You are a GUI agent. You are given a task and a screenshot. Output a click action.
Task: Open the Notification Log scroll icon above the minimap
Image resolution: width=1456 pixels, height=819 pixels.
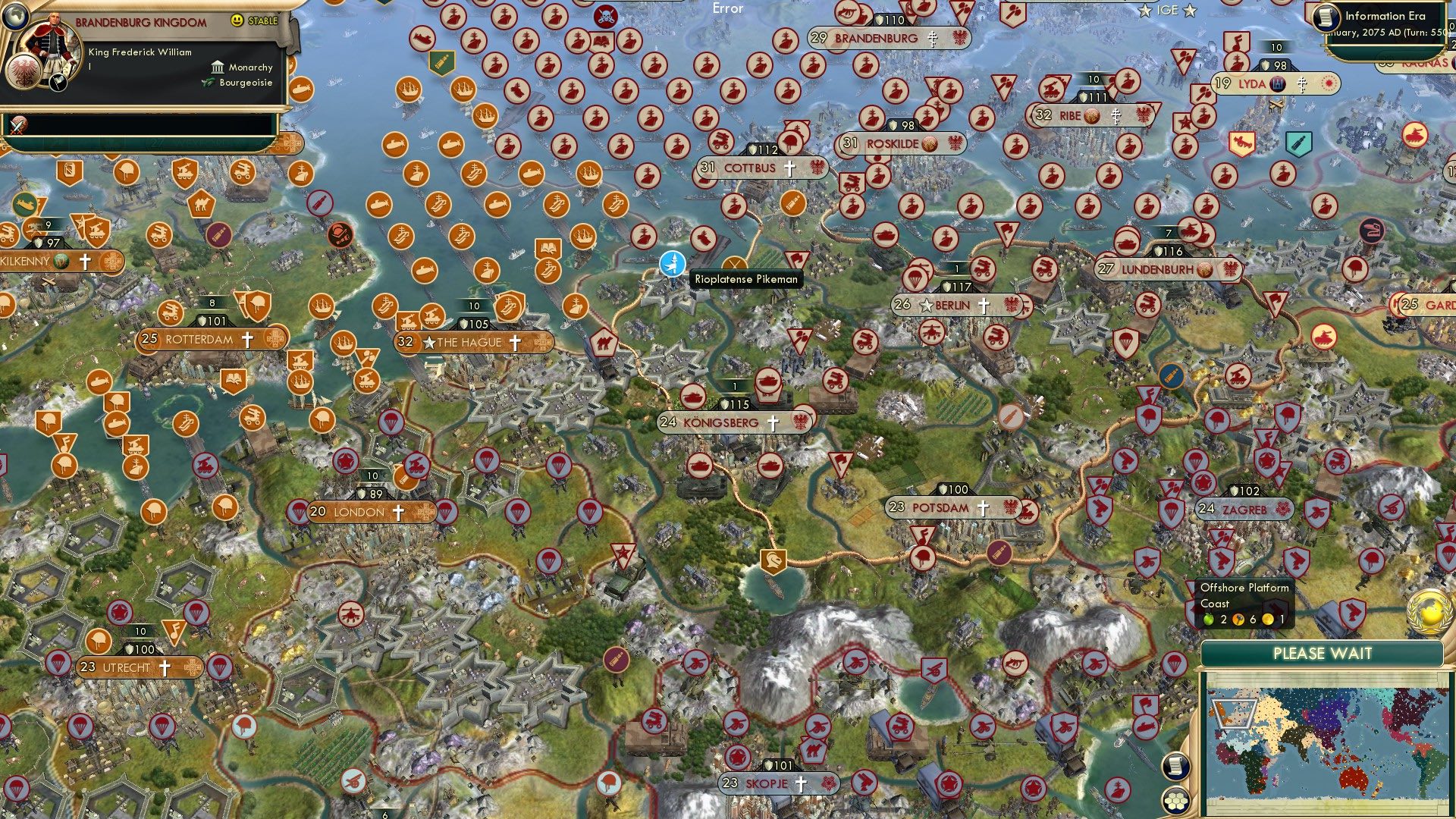(1176, 767)
